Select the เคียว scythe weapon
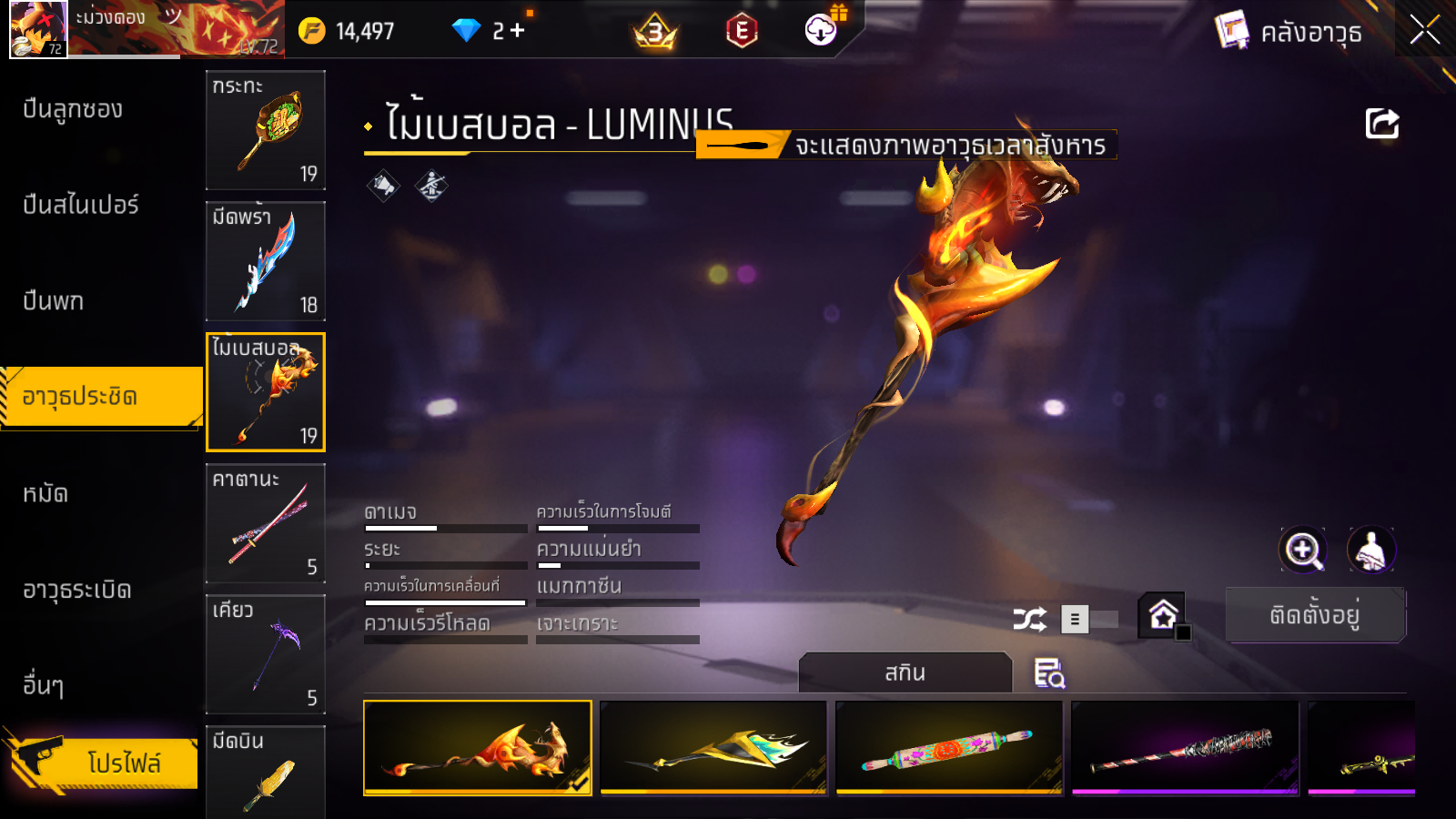This screenshot has height=819, width=1456. tap(265, 654)
